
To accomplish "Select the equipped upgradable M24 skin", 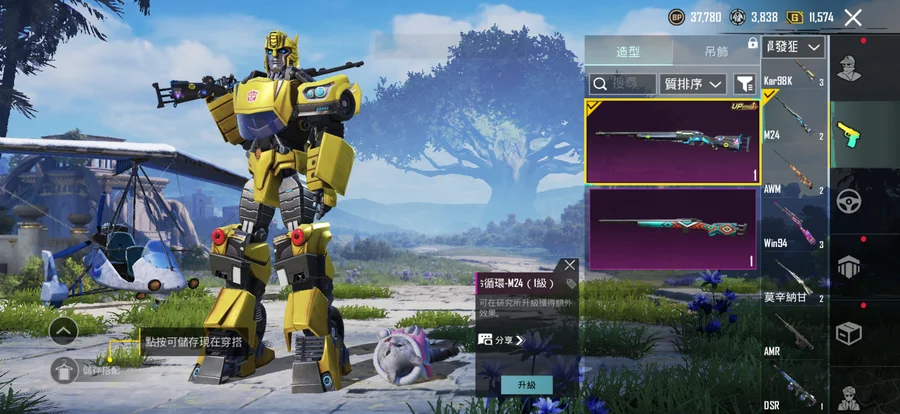I will pos(672,141).
